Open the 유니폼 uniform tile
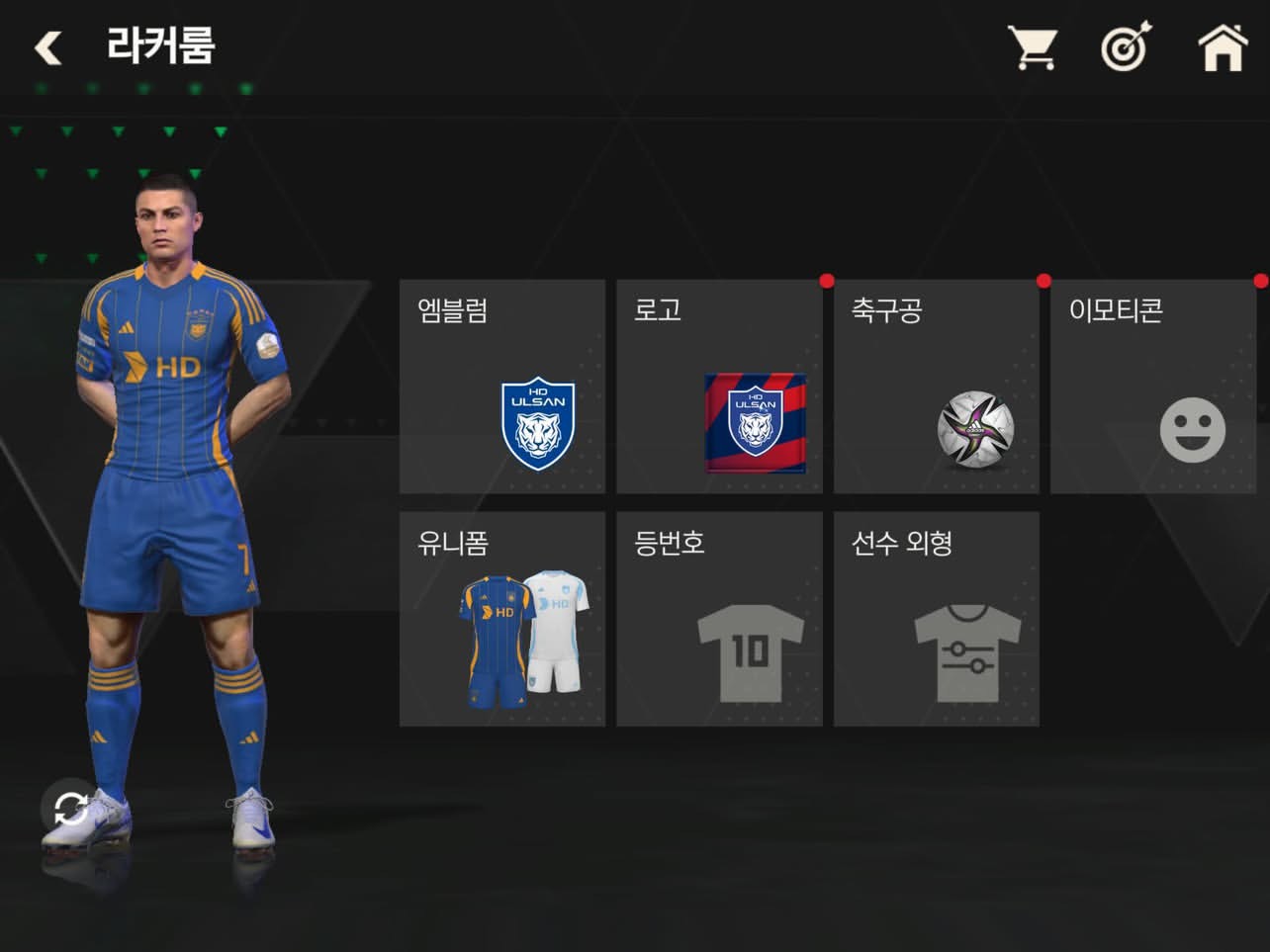The width and height of the screenshot is (1270, 952). pos(501,619)
